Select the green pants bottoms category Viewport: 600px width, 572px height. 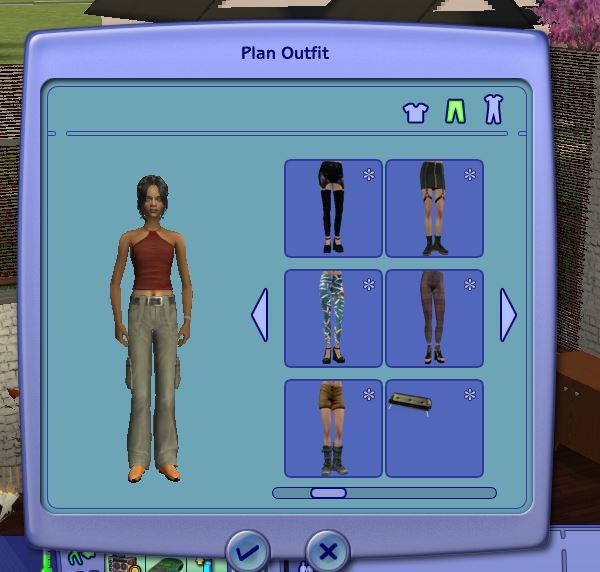coord(455,110)
